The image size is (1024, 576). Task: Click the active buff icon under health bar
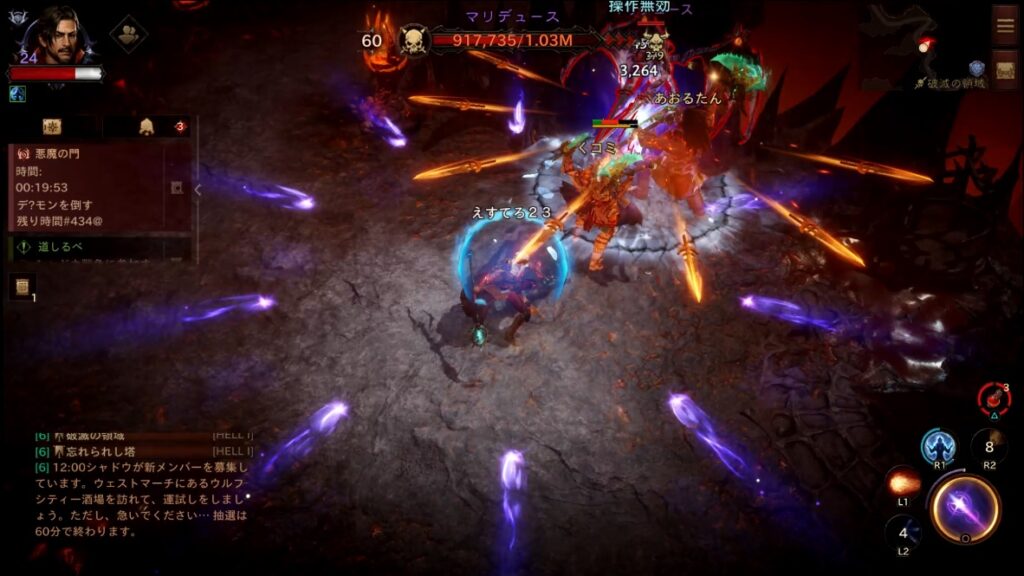click(17, 92)
